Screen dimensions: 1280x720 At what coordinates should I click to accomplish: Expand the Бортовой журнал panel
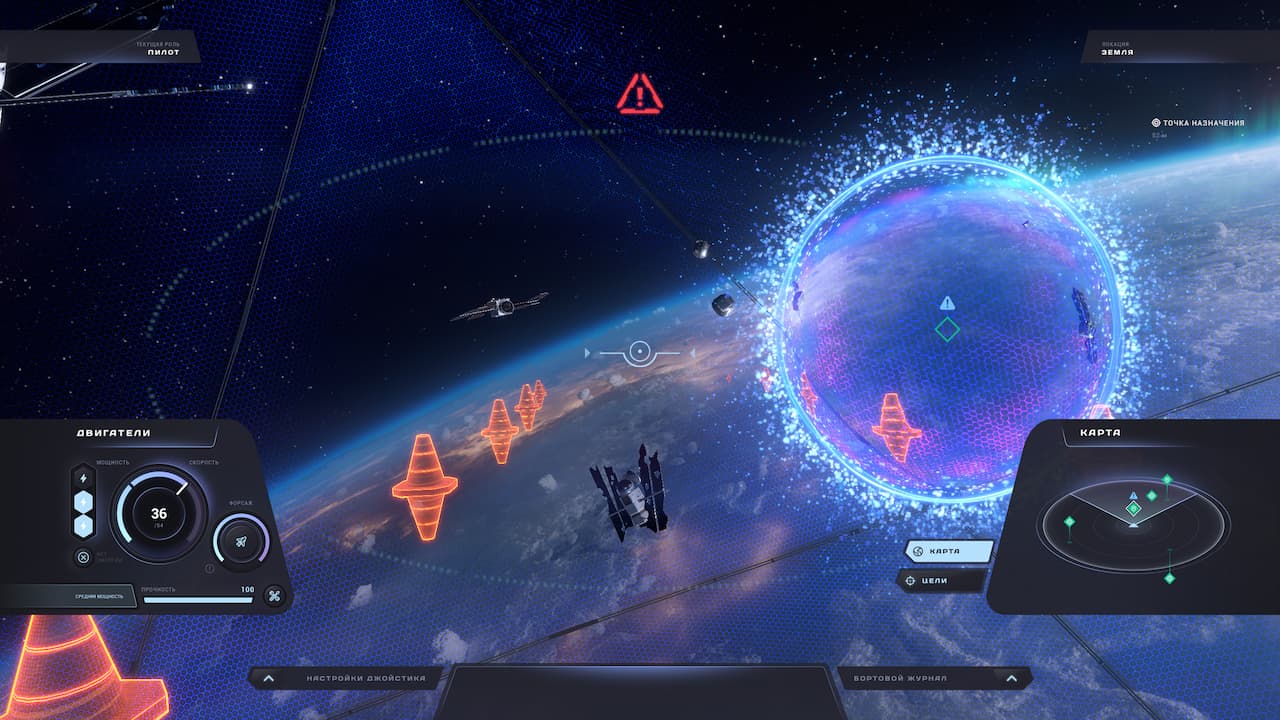[934, 679]
